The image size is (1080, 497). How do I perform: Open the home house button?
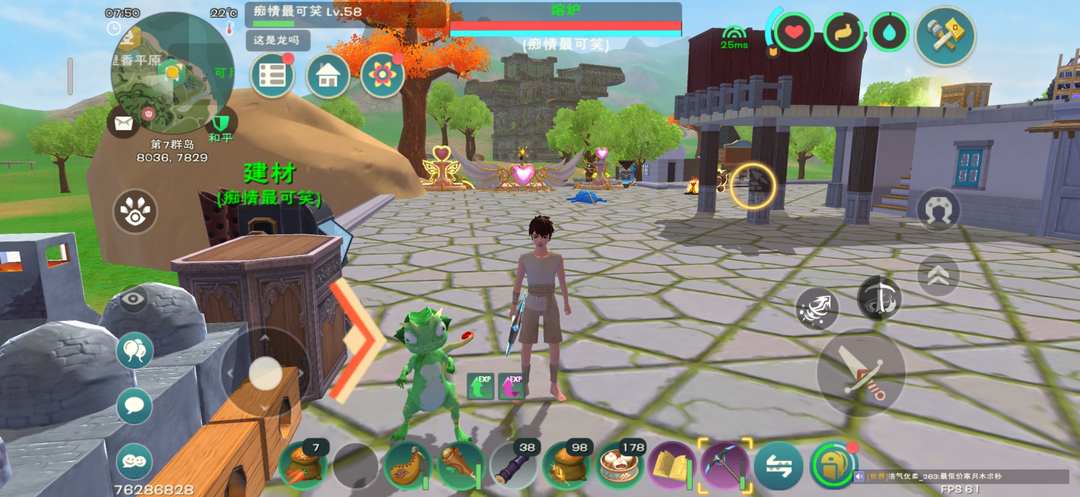click(327, 76)
